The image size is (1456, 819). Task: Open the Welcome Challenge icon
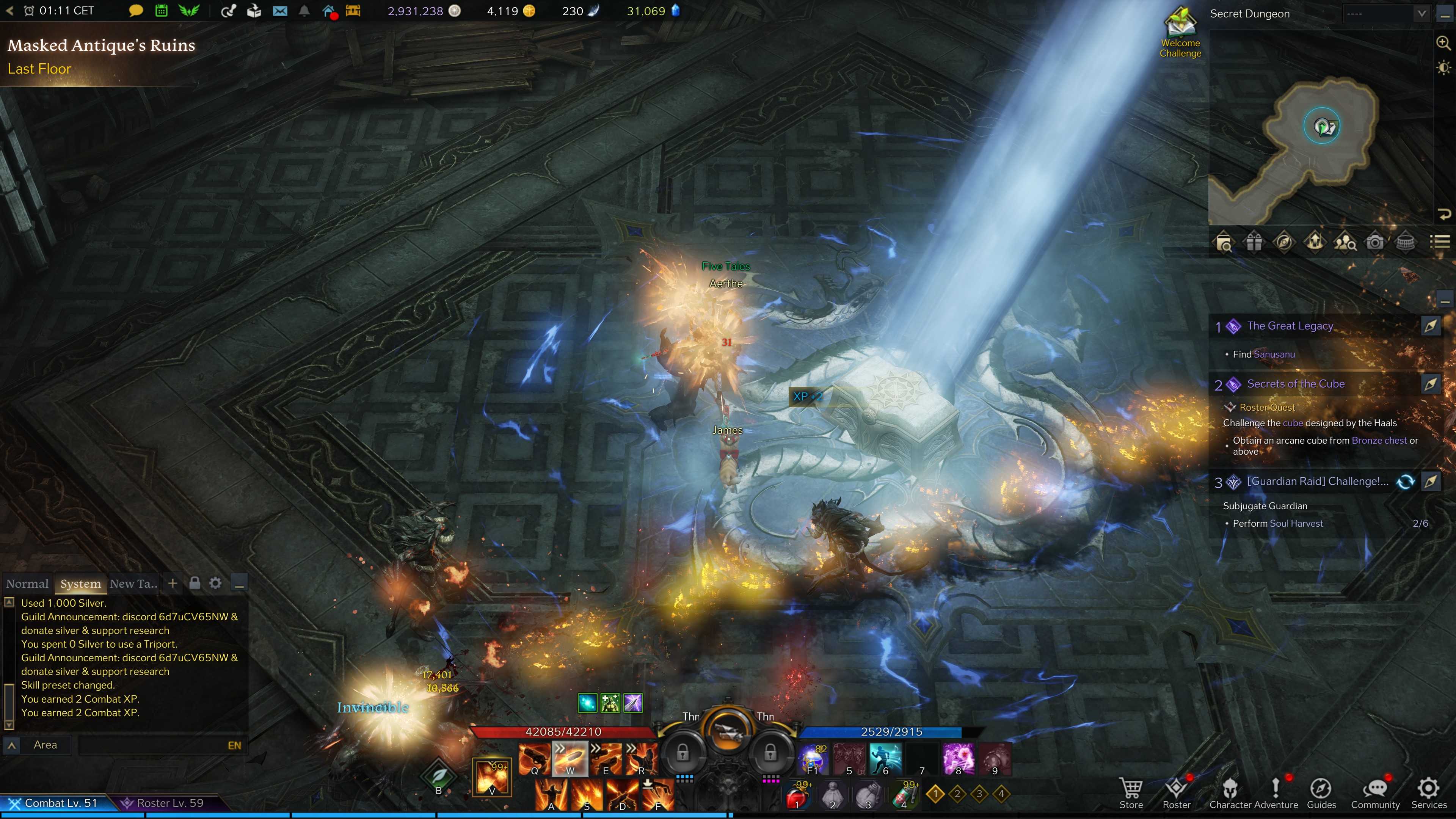[1180, 31]
